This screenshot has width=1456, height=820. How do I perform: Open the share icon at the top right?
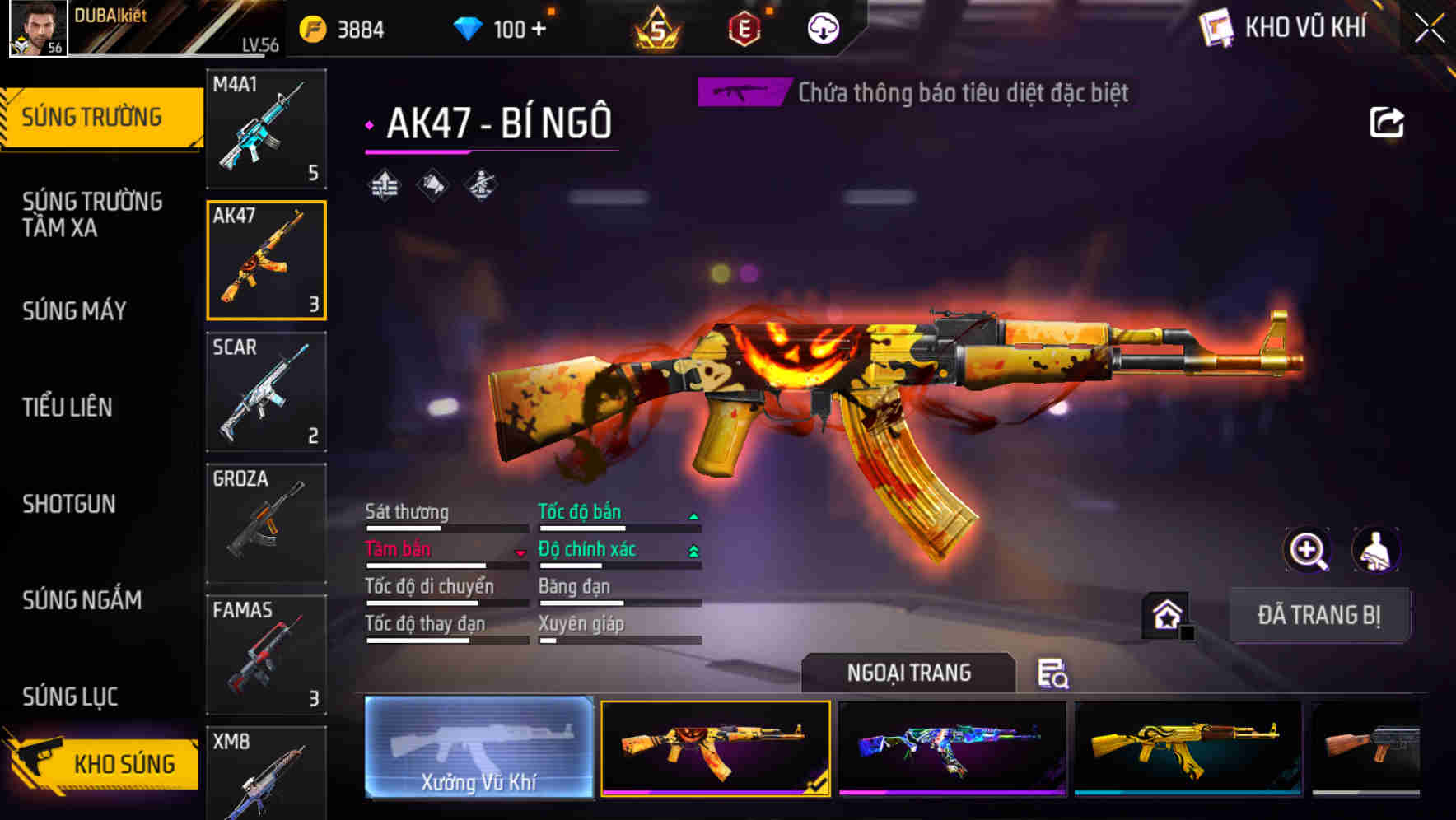pos(1388,122)
